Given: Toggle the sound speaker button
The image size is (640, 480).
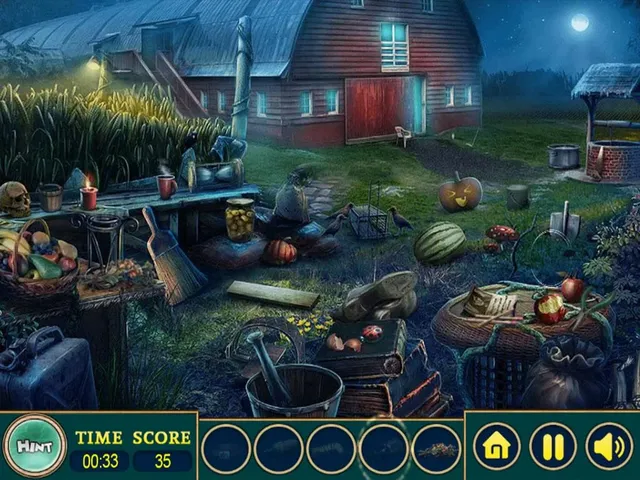Looking at the screenshot, I should point(608,446).
